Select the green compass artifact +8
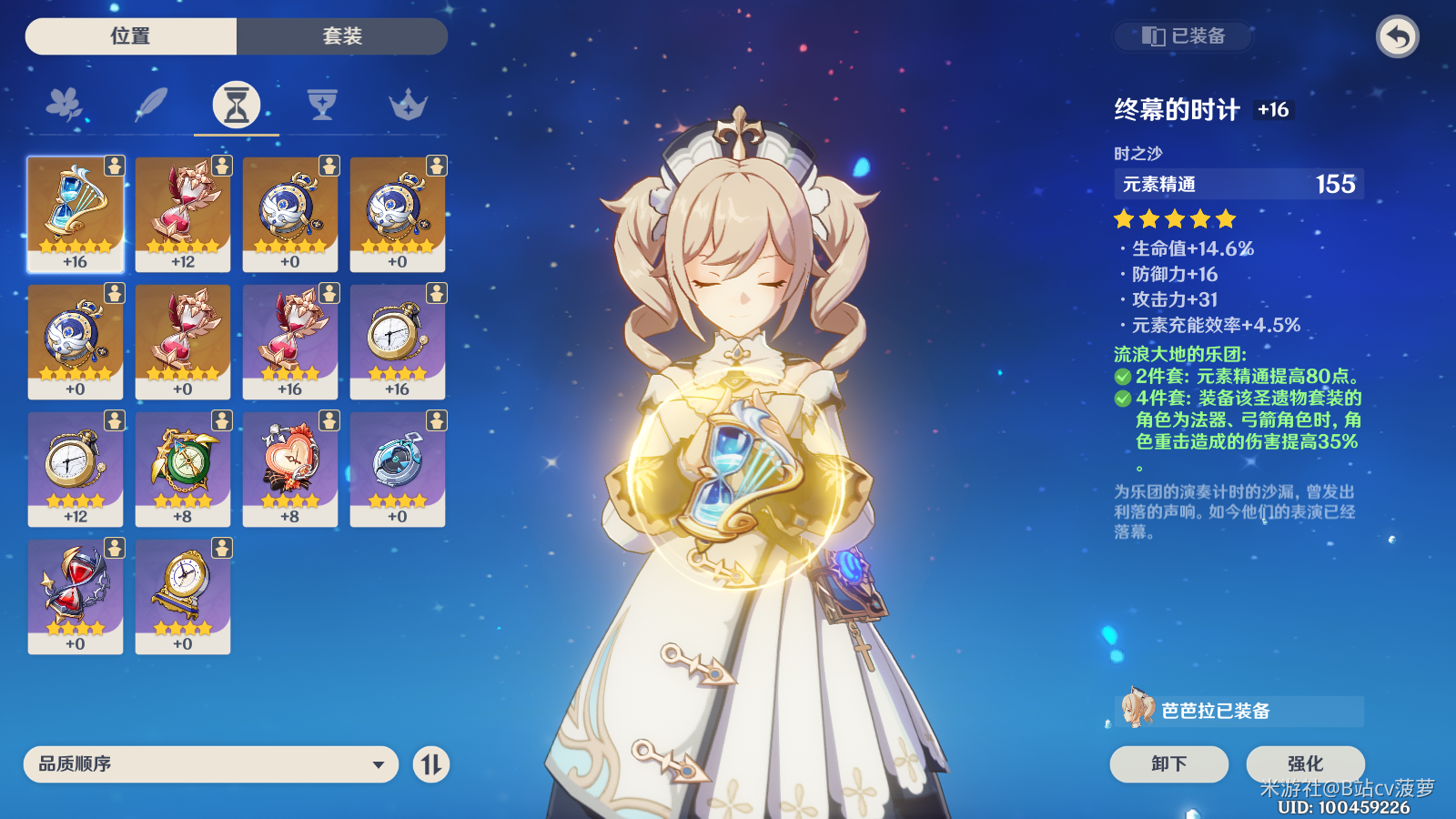 [x=183, y=469]
